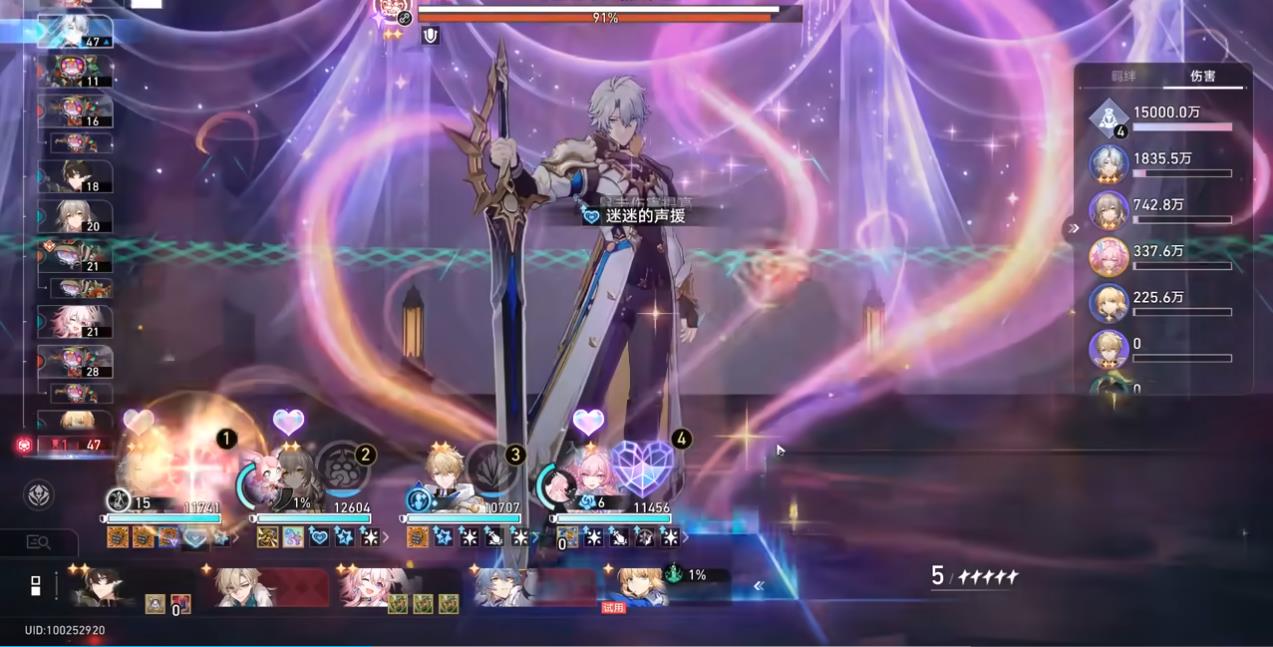This screenshot has width=1273, height=647.
Task: Select the turn order entry numbered 20
Action: 75,216
